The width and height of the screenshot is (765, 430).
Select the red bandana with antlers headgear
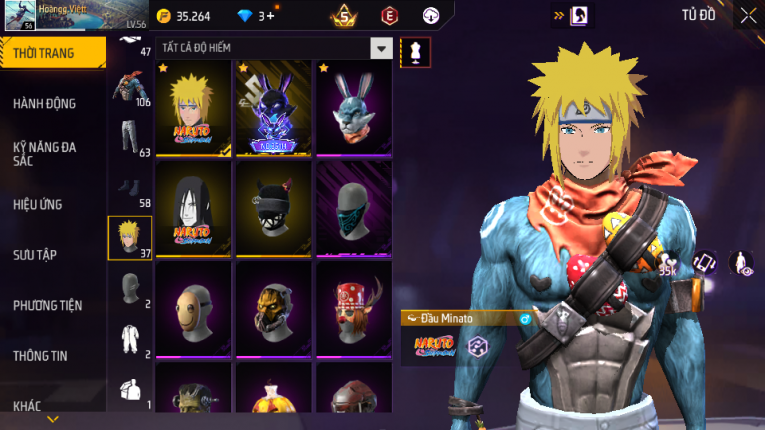coord(353,309)
